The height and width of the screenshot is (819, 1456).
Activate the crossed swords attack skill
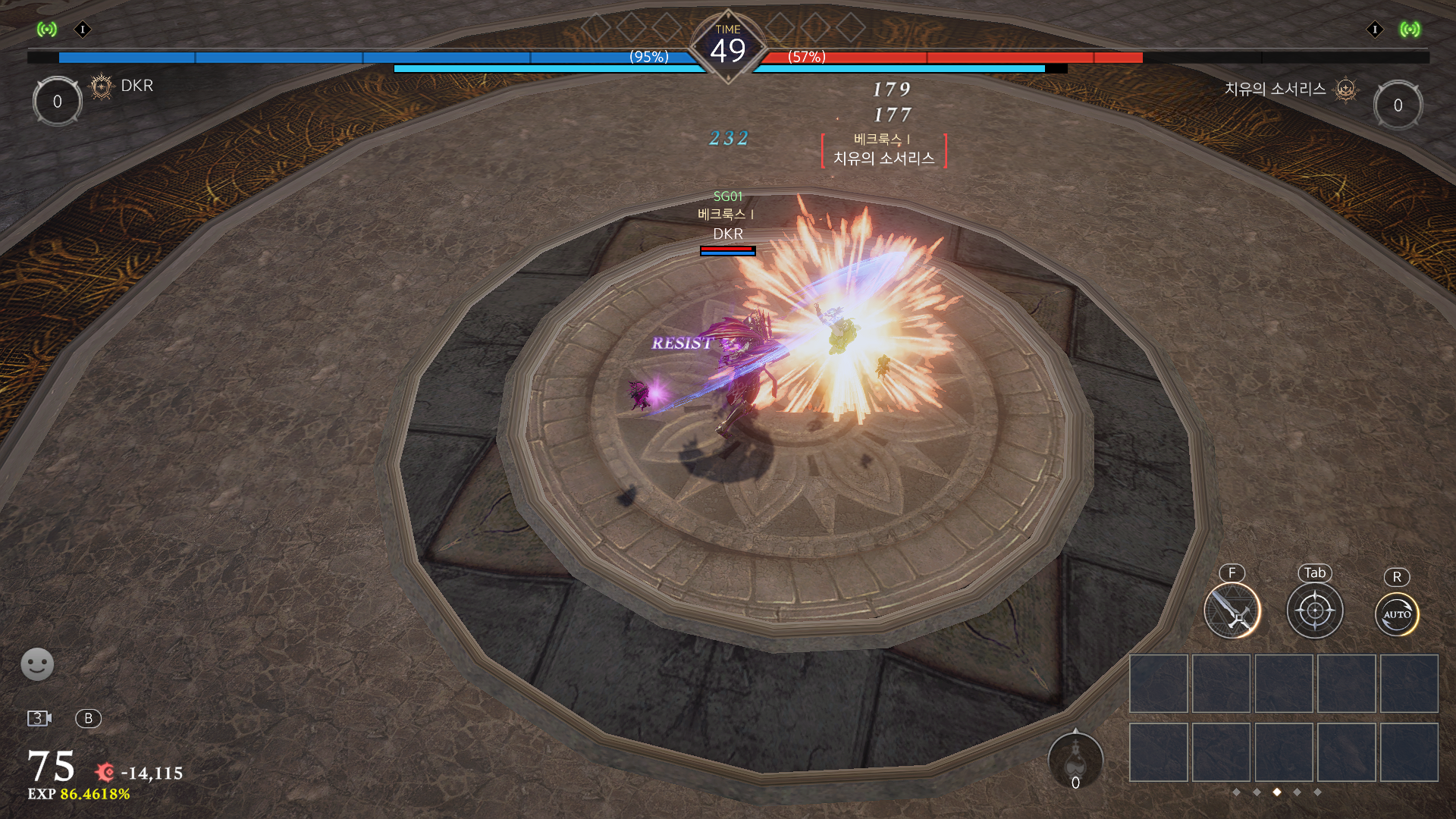tap(1232, 610)
